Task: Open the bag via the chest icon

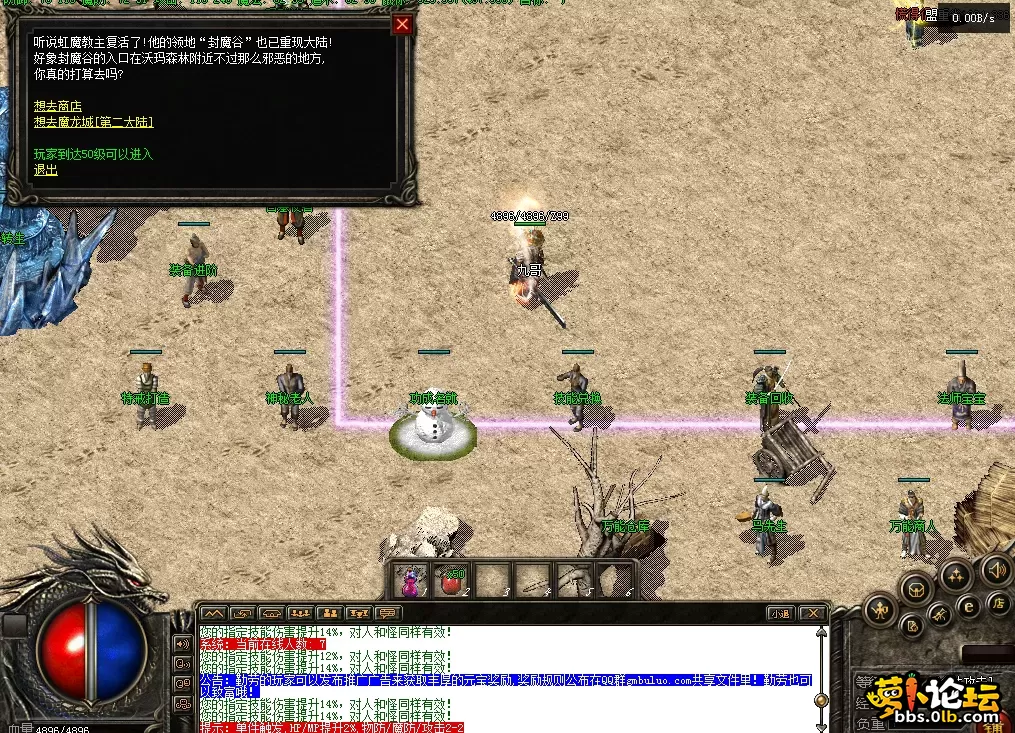Action: (x=917, y=588)
